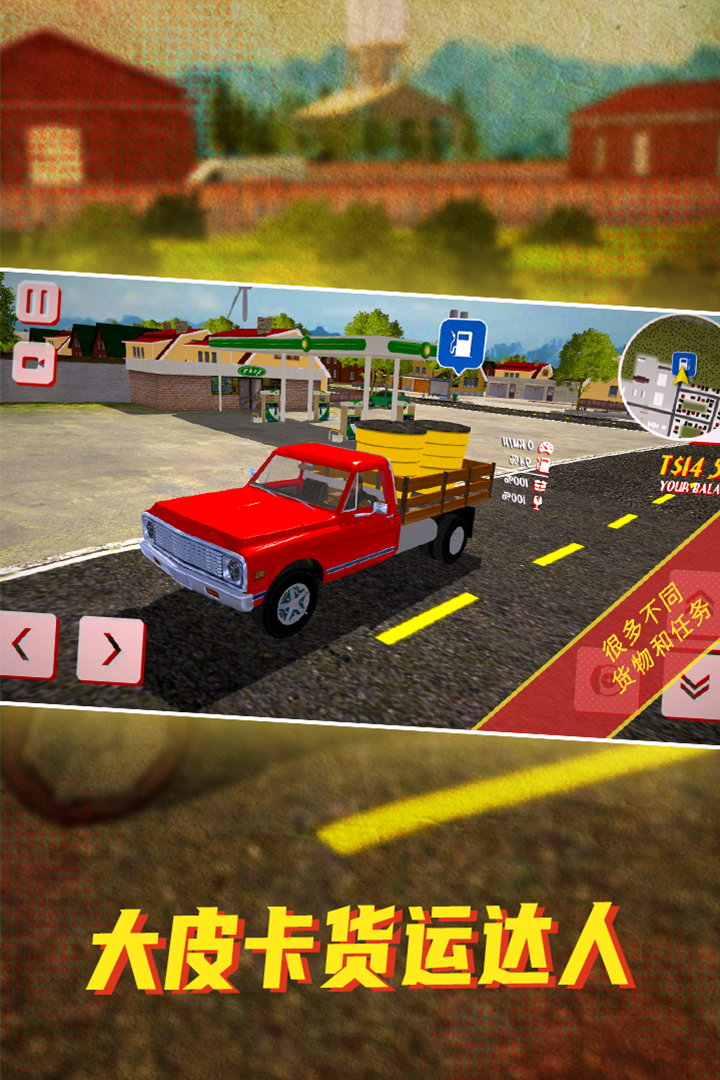Select the blue fuel pump waypoint marker
The width and height of the screenshot is (720, 1080).
(x=462, y=344)
